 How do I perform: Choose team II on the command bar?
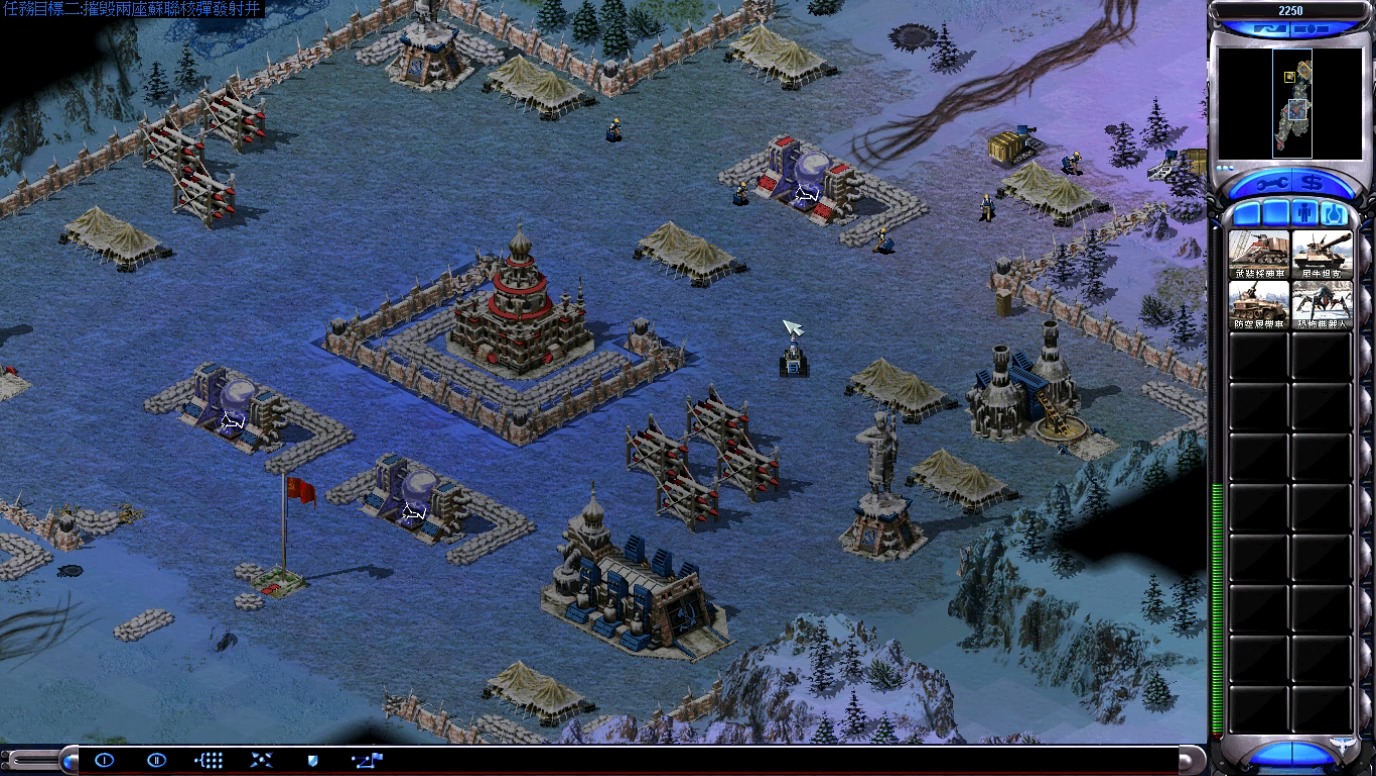click(x=156, y=761)
